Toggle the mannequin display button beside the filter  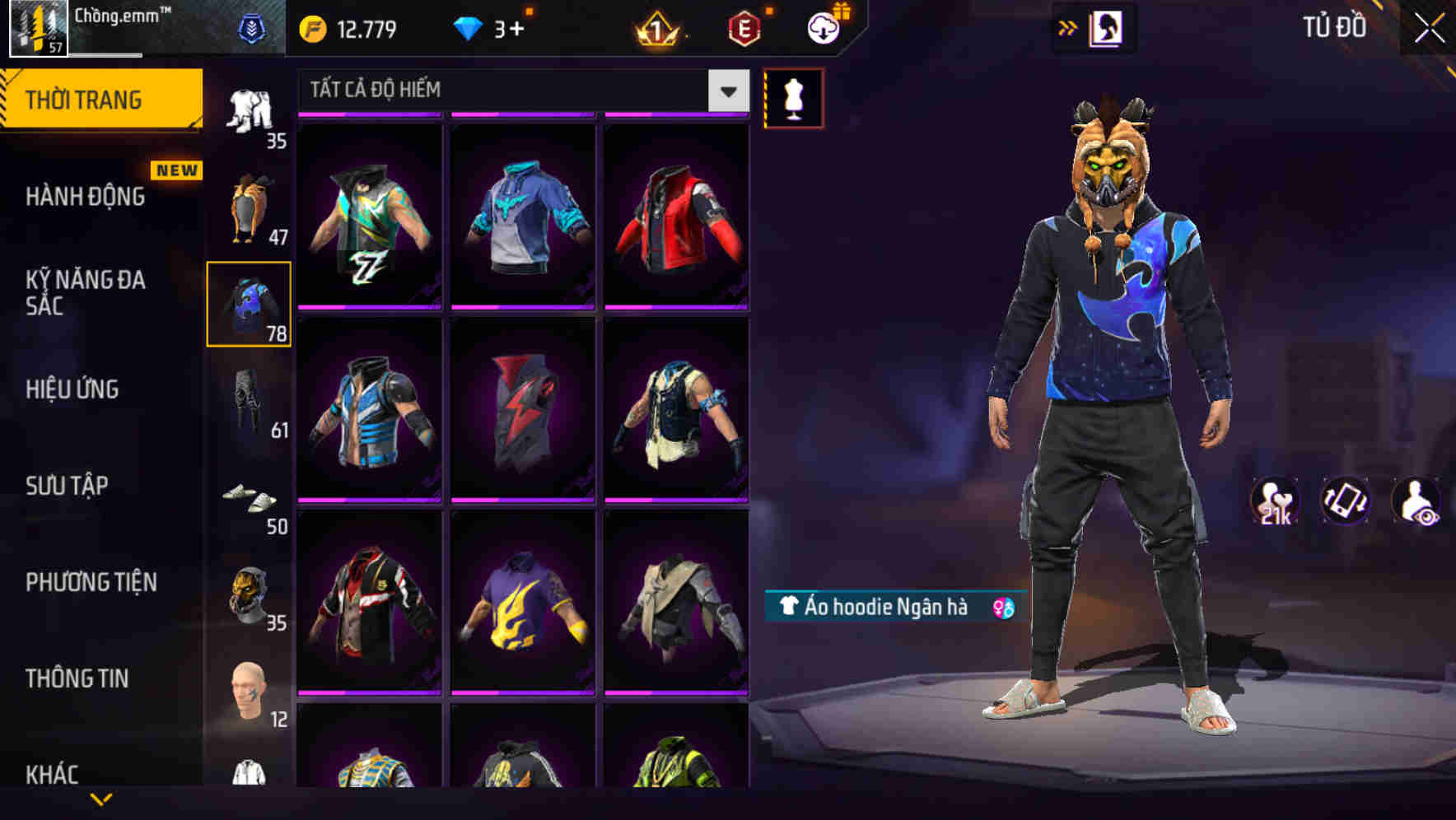(793, 97)
